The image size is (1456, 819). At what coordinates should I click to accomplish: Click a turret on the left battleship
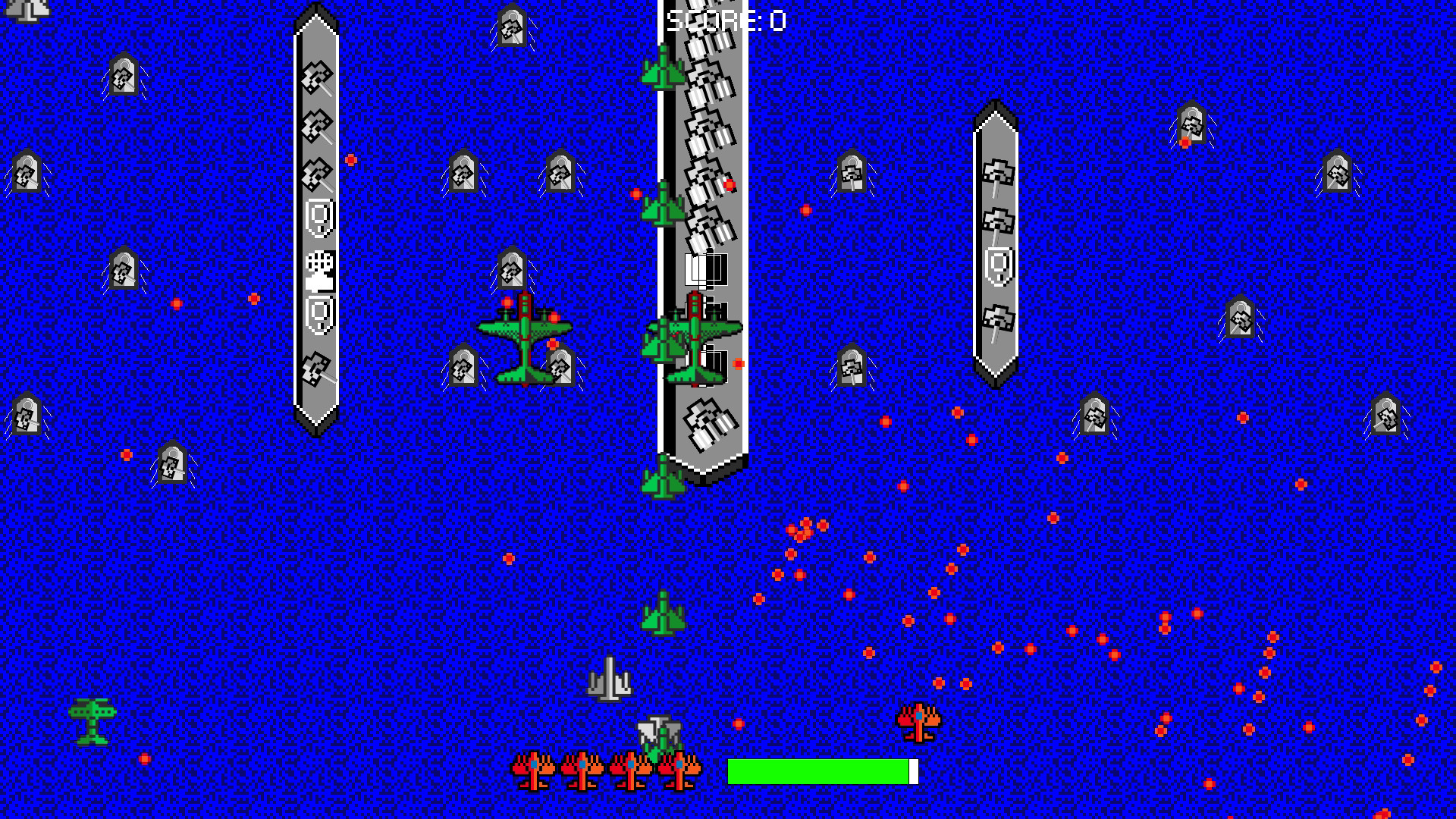point(316,74)
